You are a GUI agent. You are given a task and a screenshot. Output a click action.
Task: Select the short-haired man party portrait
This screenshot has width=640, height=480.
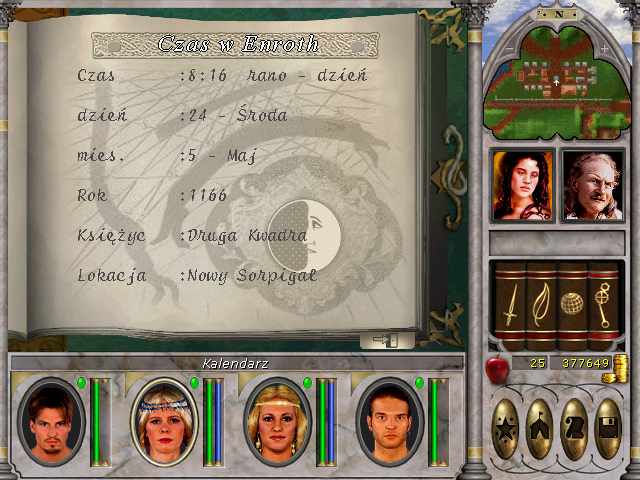coord(387,421)
